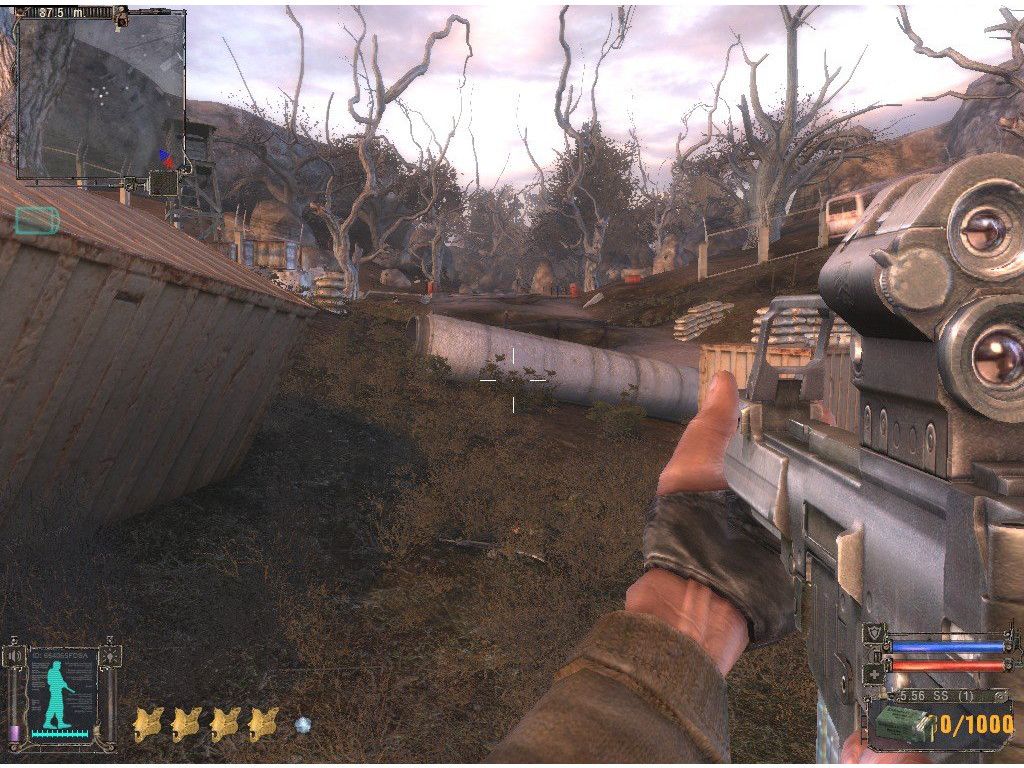Click the teal PDA message icon

point(37,220)
